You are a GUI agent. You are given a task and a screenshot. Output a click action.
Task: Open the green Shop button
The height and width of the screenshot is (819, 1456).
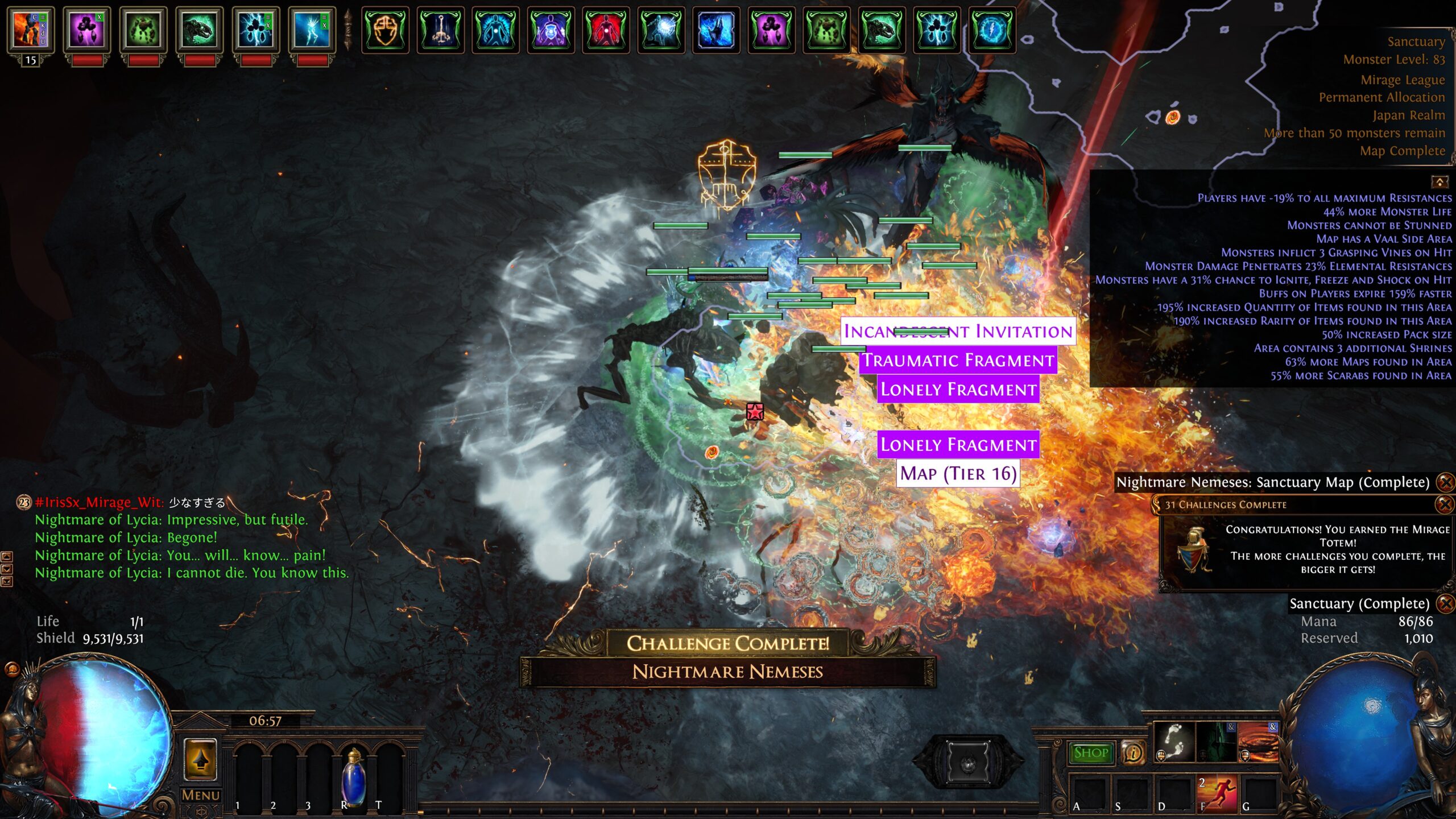pyautogui.click(x=1090, y=752)
